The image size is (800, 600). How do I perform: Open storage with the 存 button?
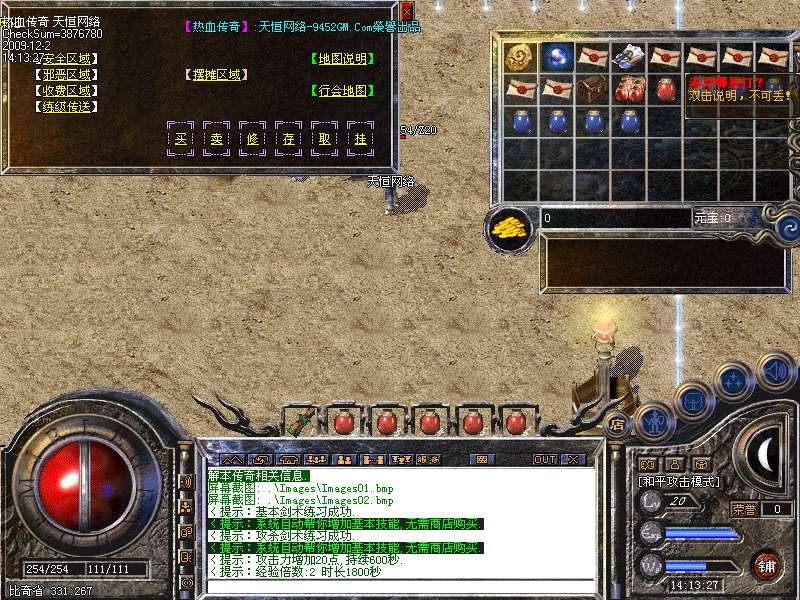pyautogui.click(x=288, y=139)
